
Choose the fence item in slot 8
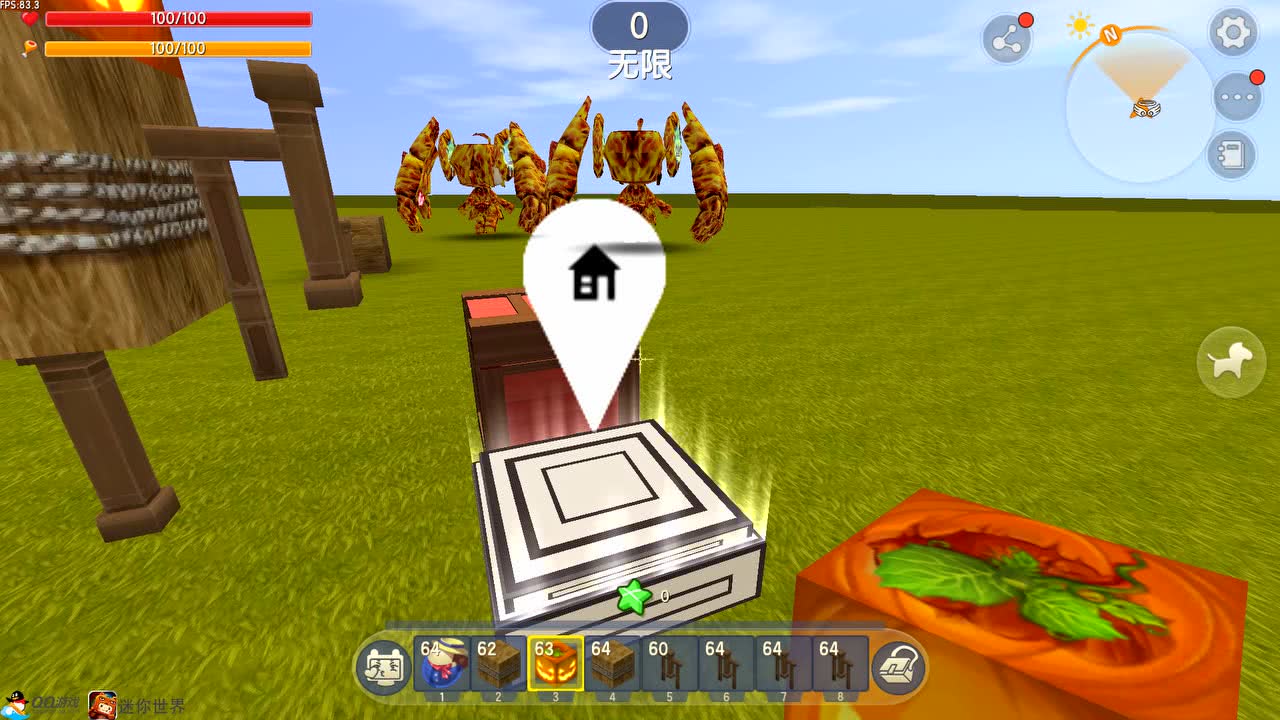[840, 663]
